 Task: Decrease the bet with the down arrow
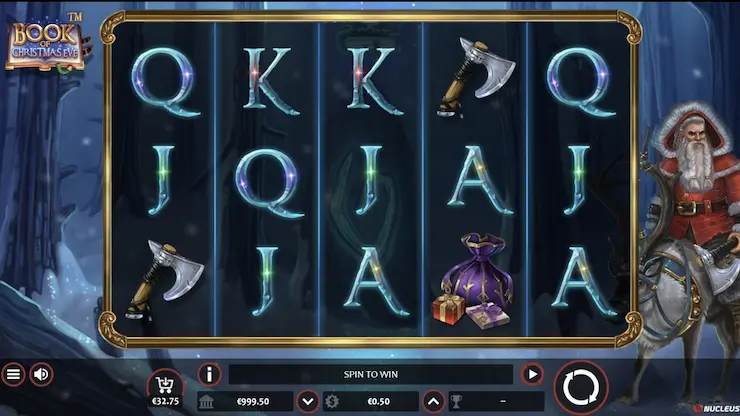[309, 402]
